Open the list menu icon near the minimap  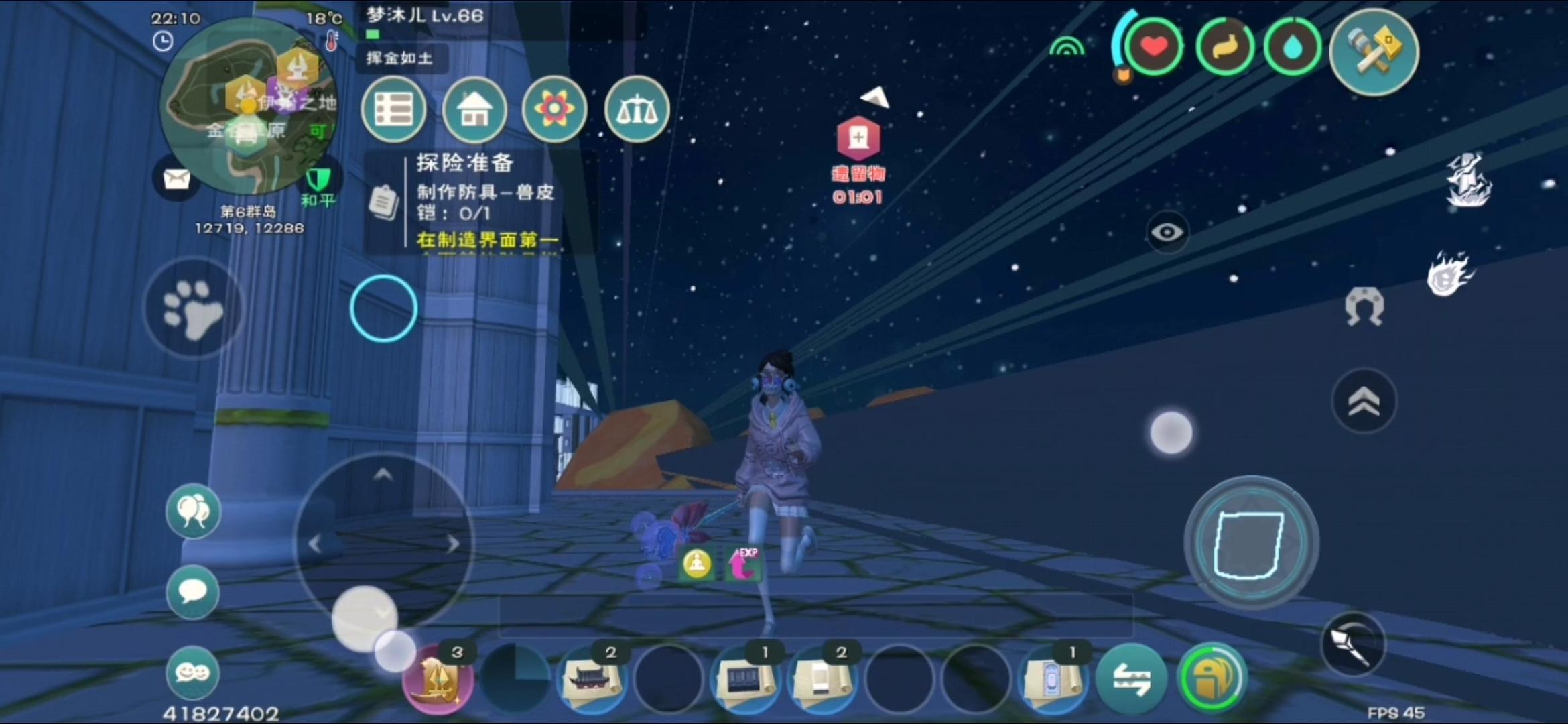pyautogui.click(x=394, y=109)
